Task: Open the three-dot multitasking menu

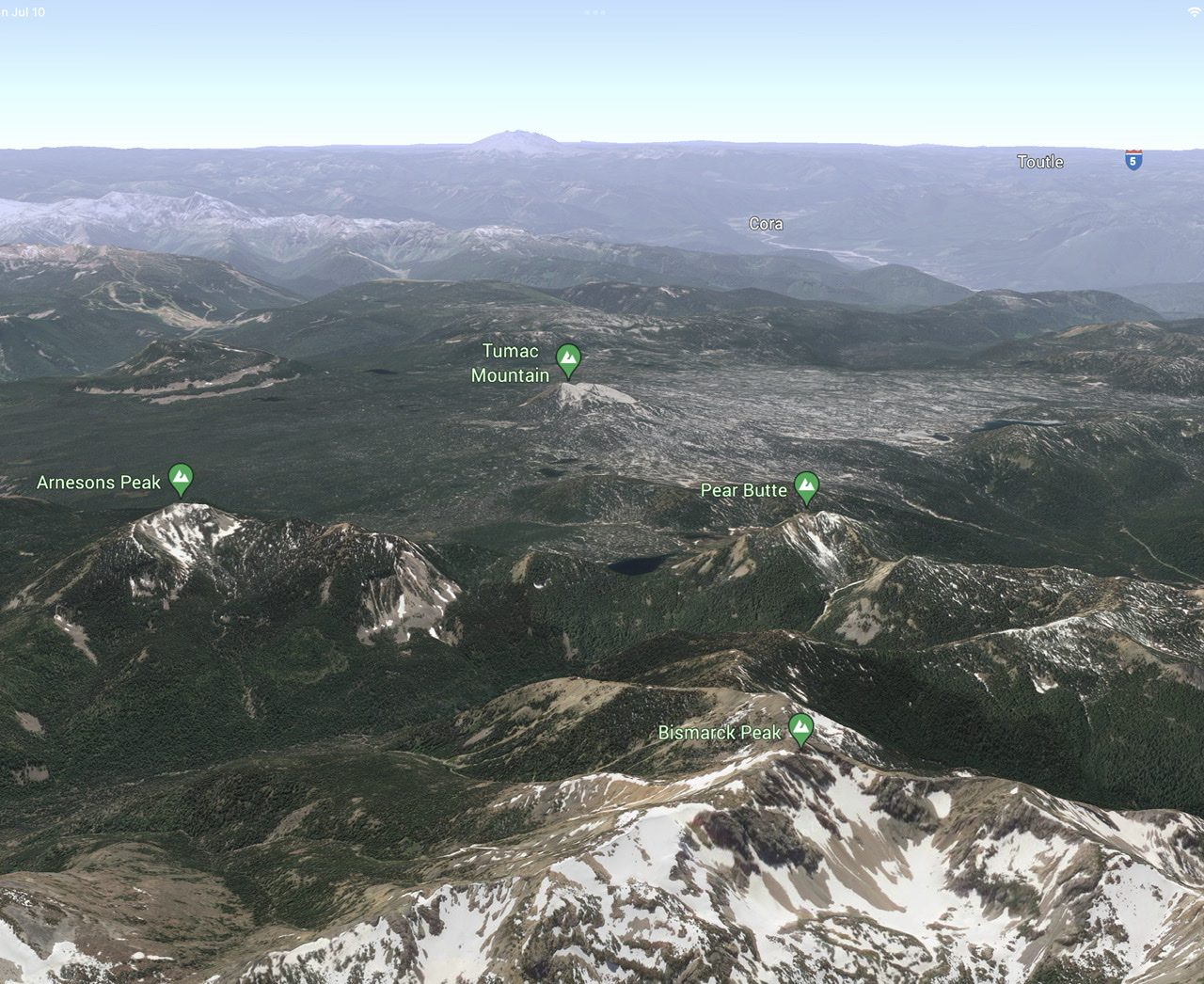Action: pos(594,12)
